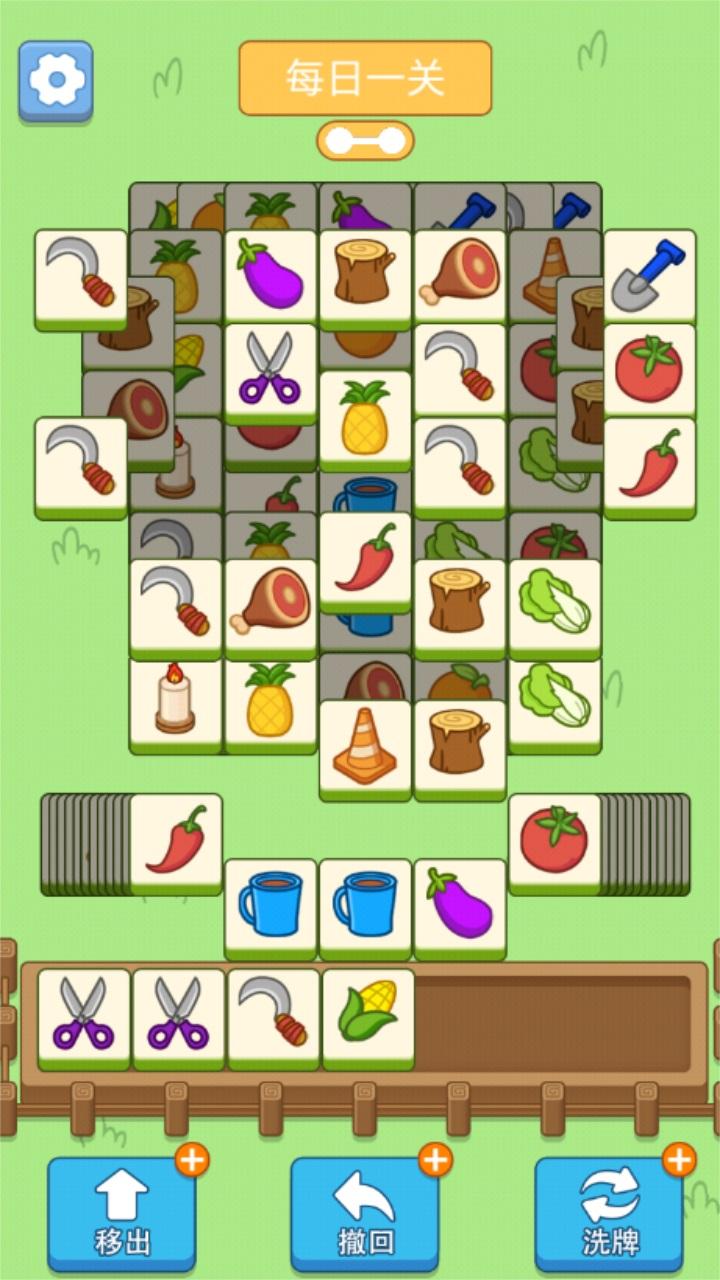Tap the plus badge on the 洗牌 button
720x1280 pixels.
679,1160
